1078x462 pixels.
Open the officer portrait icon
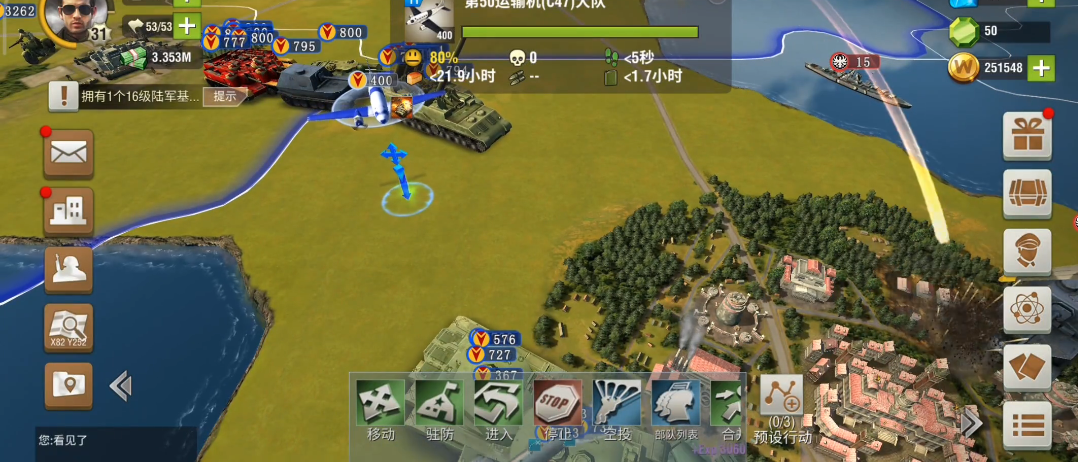(x=1027, y=252)
